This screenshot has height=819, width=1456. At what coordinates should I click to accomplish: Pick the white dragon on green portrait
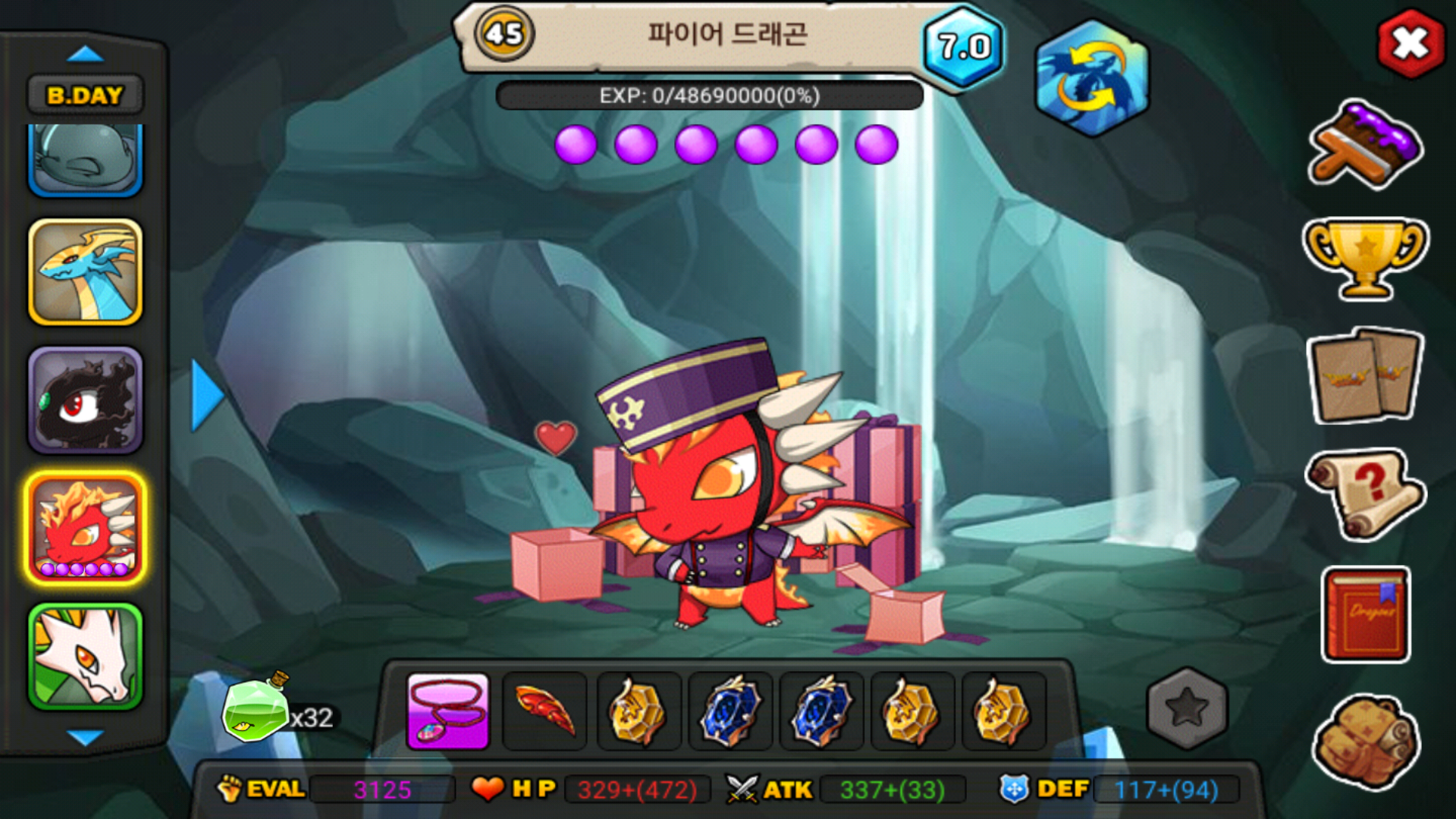tap(85, 657)
